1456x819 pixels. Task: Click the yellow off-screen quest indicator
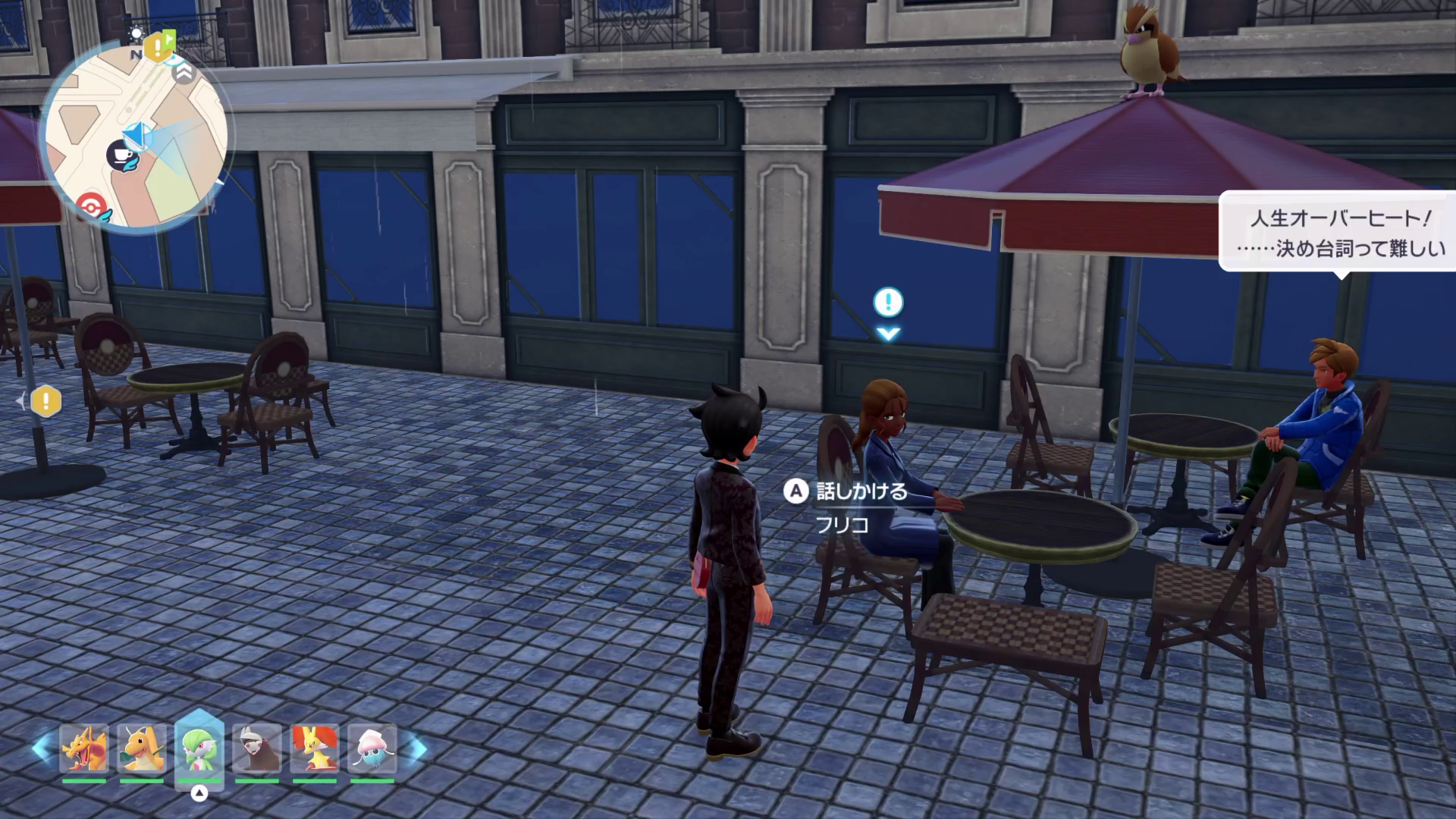point(45,401)
